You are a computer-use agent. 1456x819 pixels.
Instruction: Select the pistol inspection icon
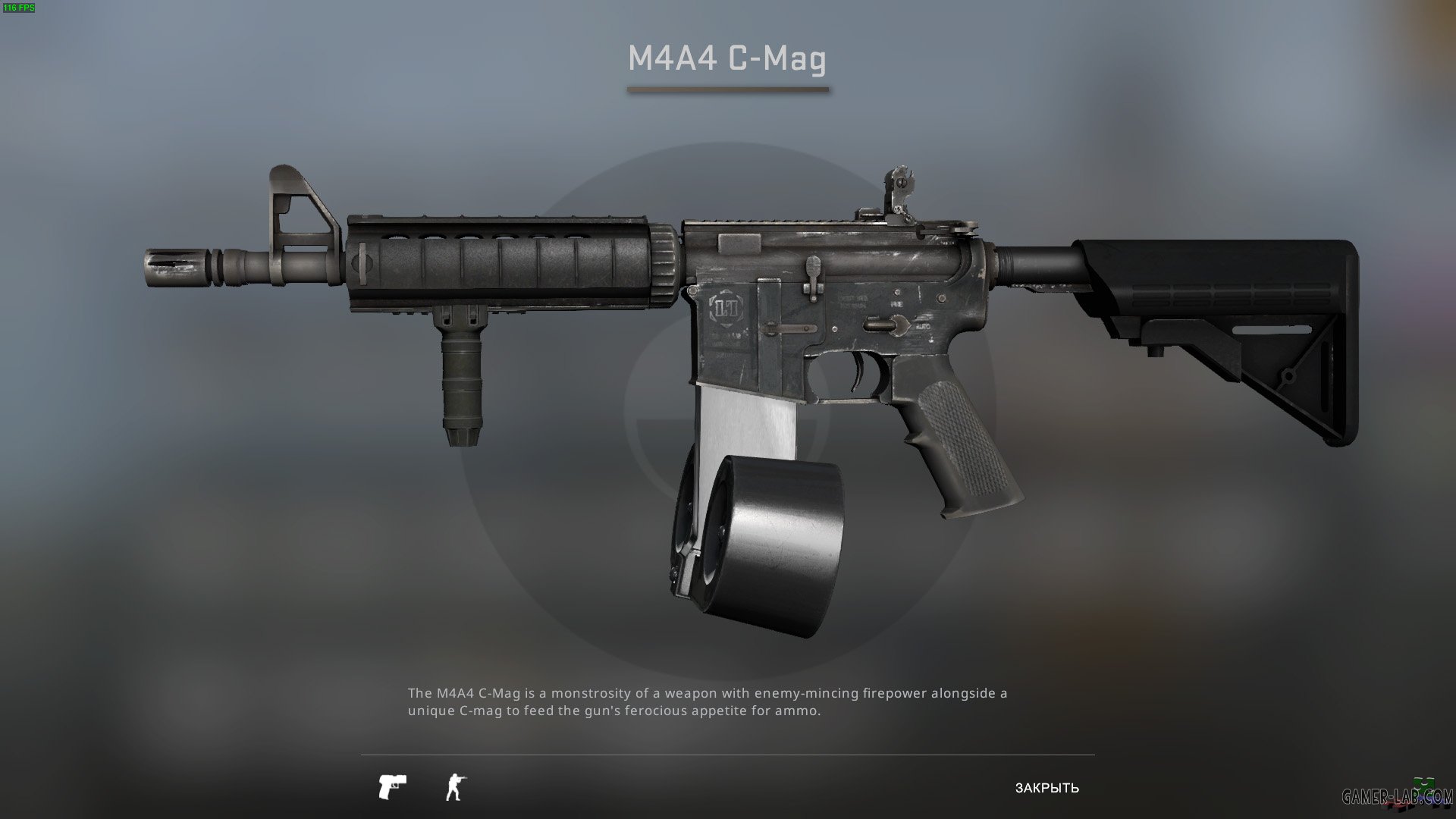pyautogui.click(x=394, y=786)
